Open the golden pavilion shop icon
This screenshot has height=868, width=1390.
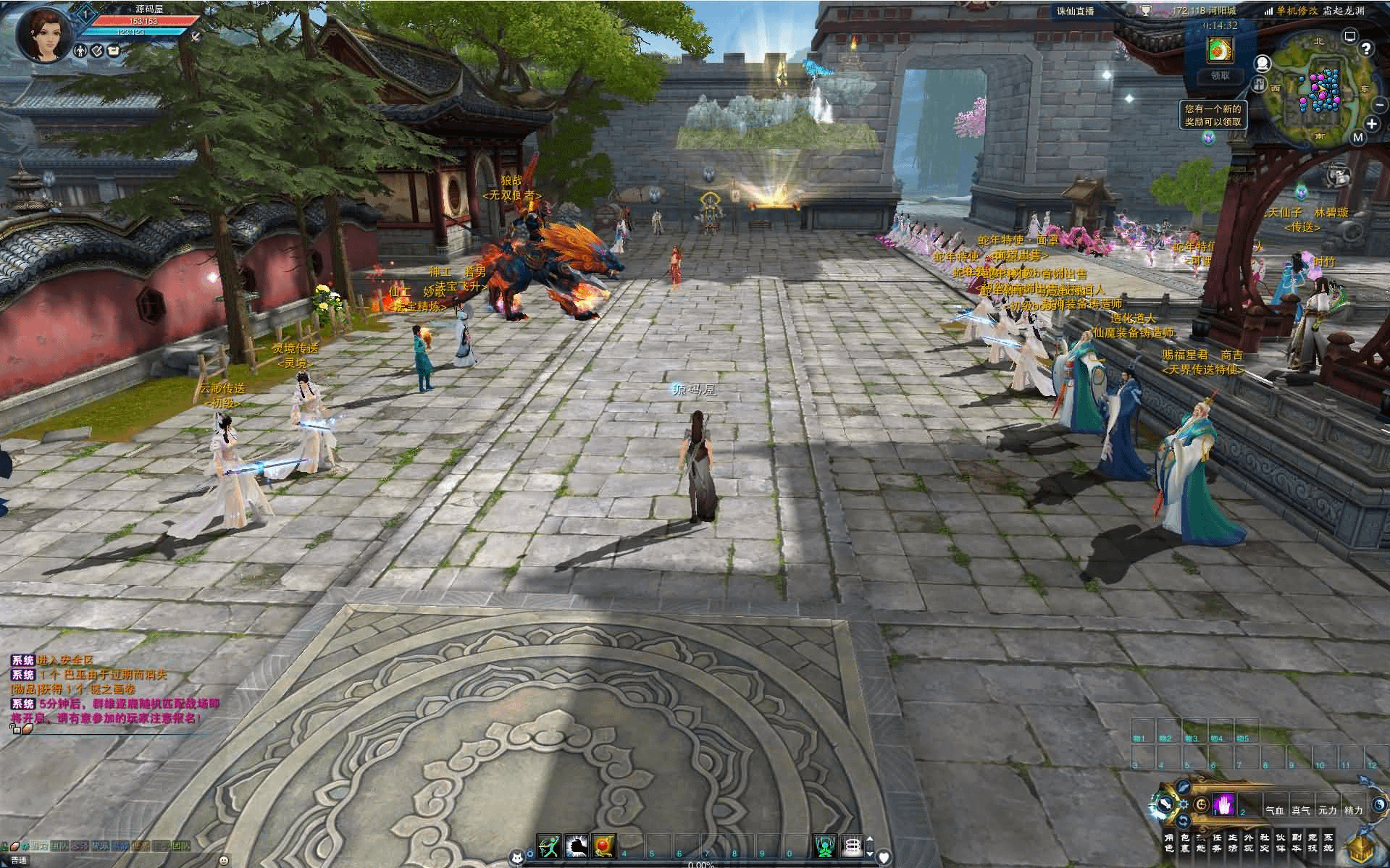1362,849
